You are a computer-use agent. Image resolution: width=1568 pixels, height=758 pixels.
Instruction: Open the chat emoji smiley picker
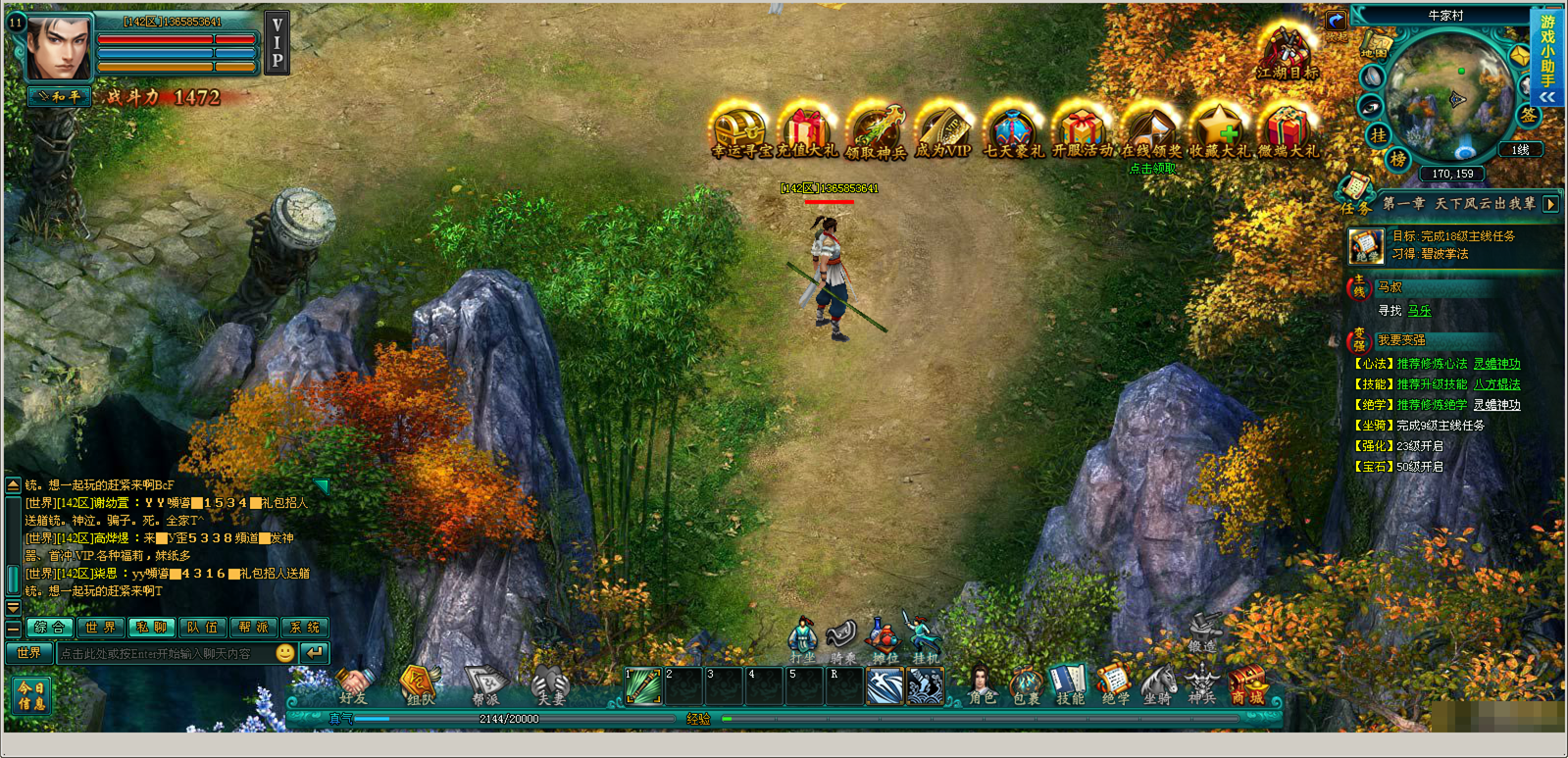tap(285, 653)
